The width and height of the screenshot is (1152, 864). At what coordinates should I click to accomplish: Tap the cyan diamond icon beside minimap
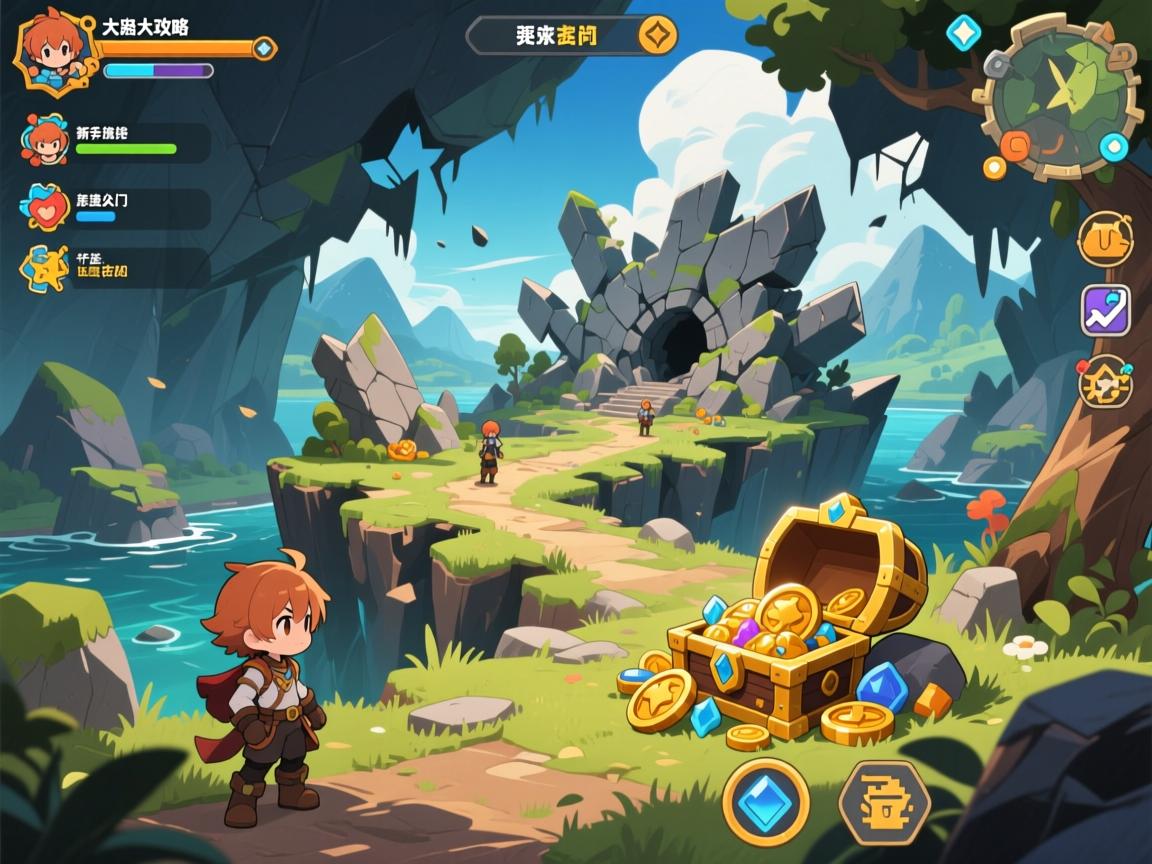pos(963,33)
